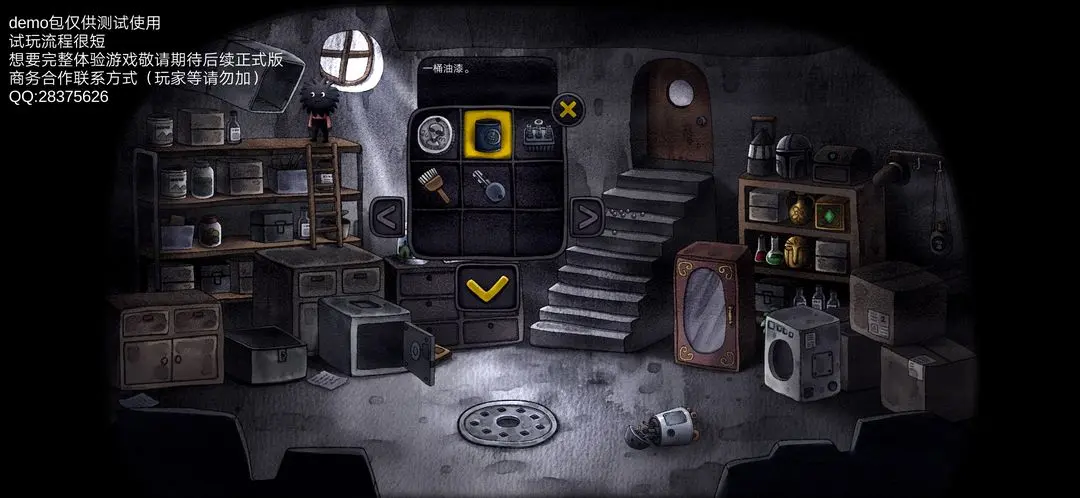Screen dimensions: 1080x498
Task: Go to the next inventory page
Action: [587, 214]
